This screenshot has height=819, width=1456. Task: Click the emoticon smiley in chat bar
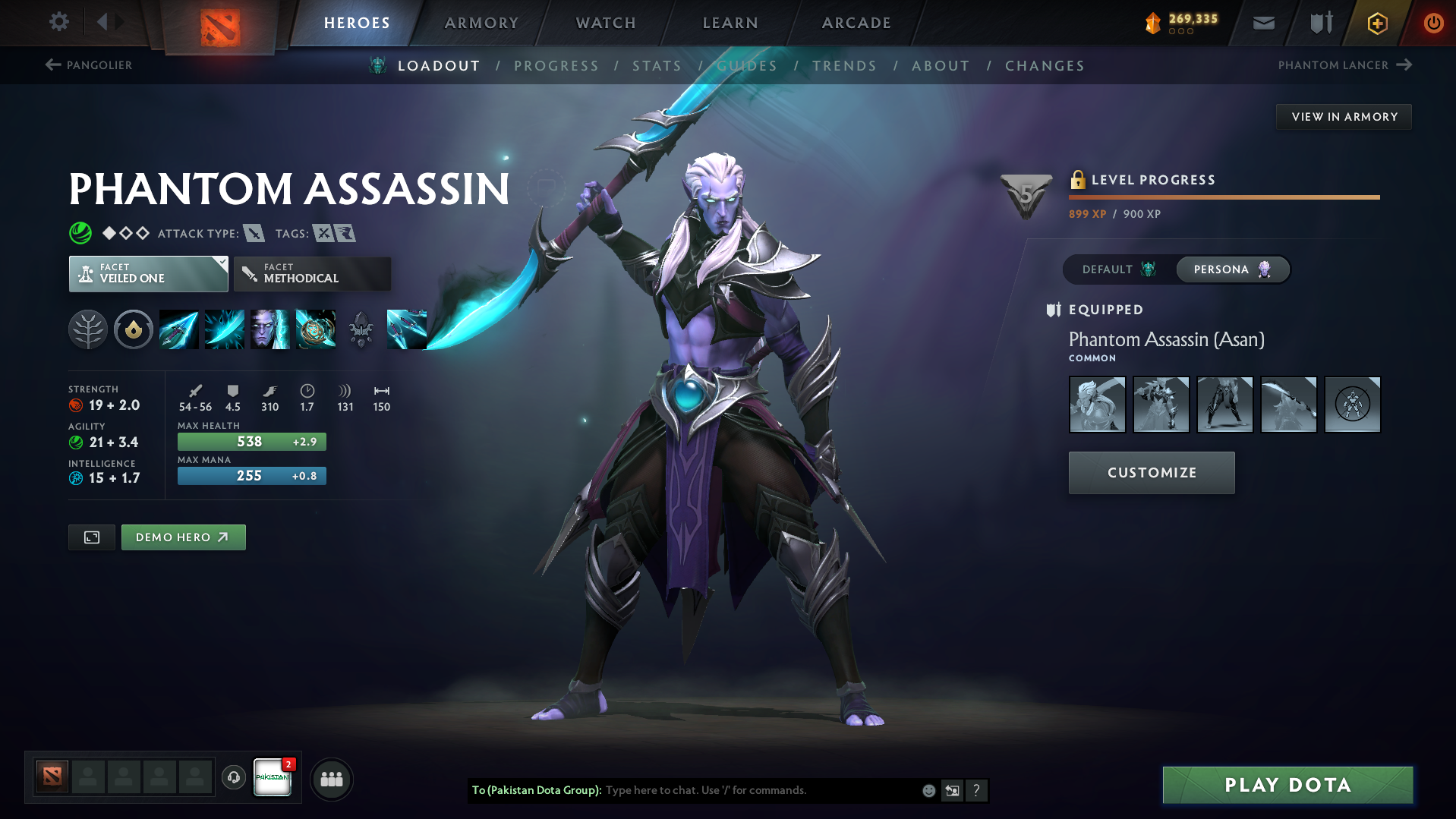coord(928,790)
